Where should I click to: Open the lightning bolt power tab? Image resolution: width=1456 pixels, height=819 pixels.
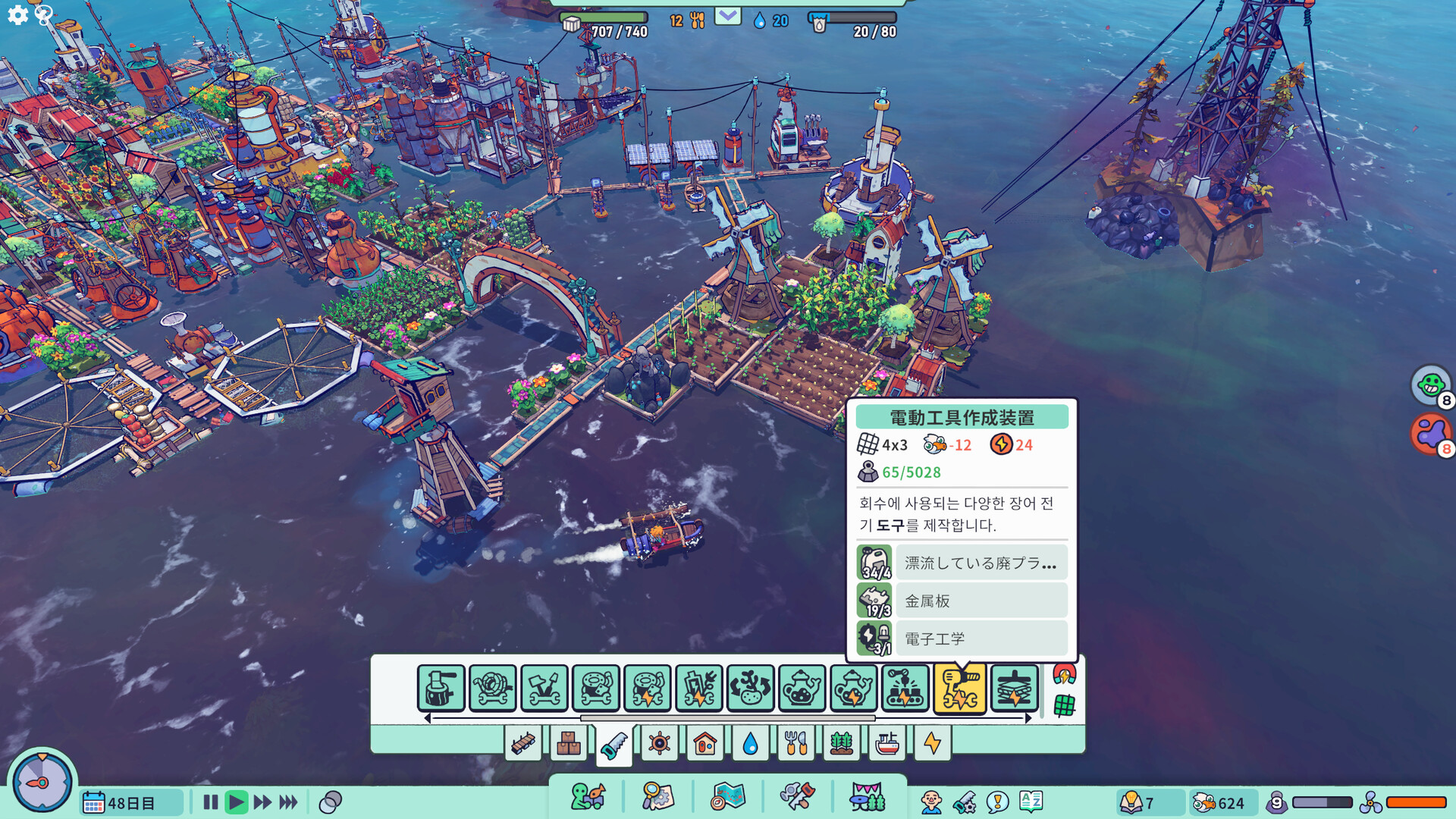(932, 744)
